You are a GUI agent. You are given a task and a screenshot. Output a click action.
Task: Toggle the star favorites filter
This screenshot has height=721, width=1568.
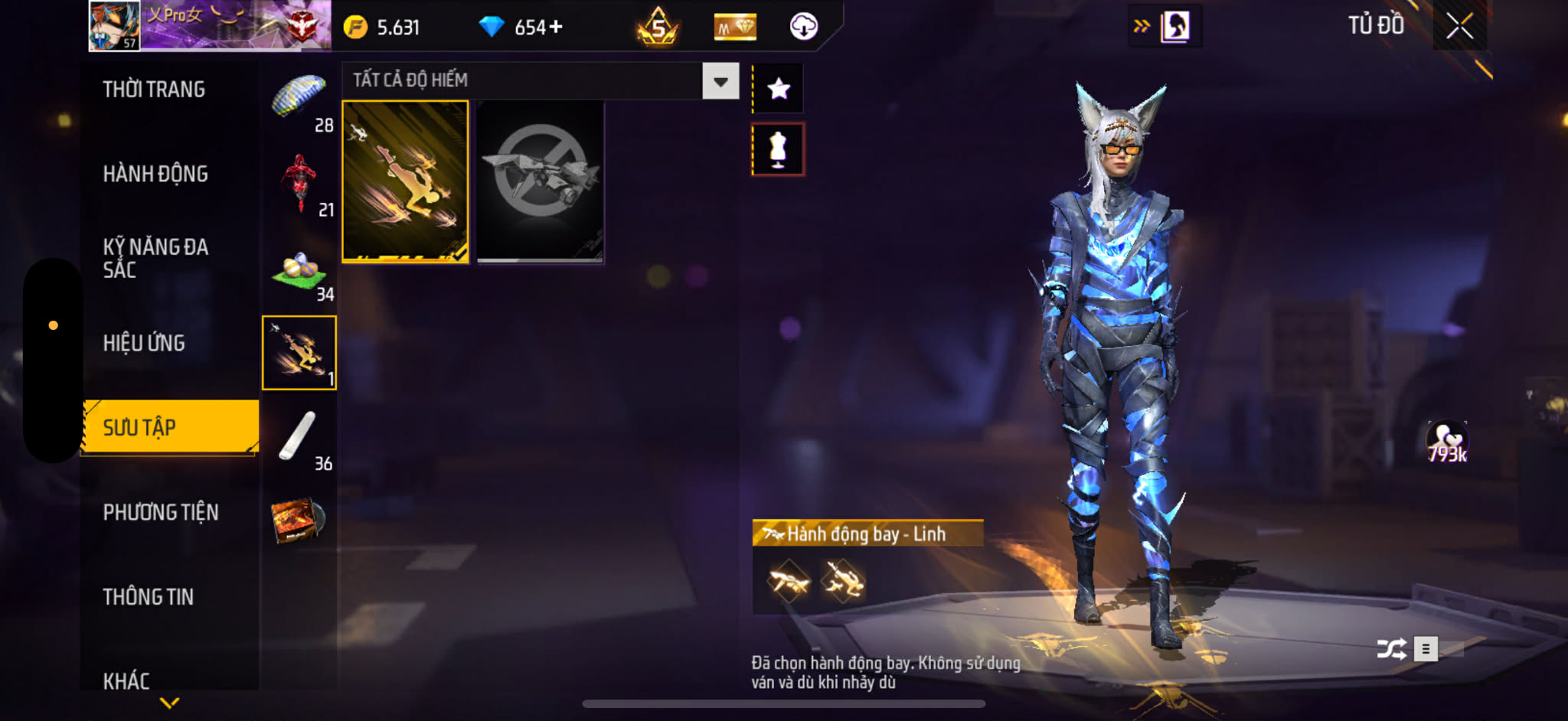(779, 89)
